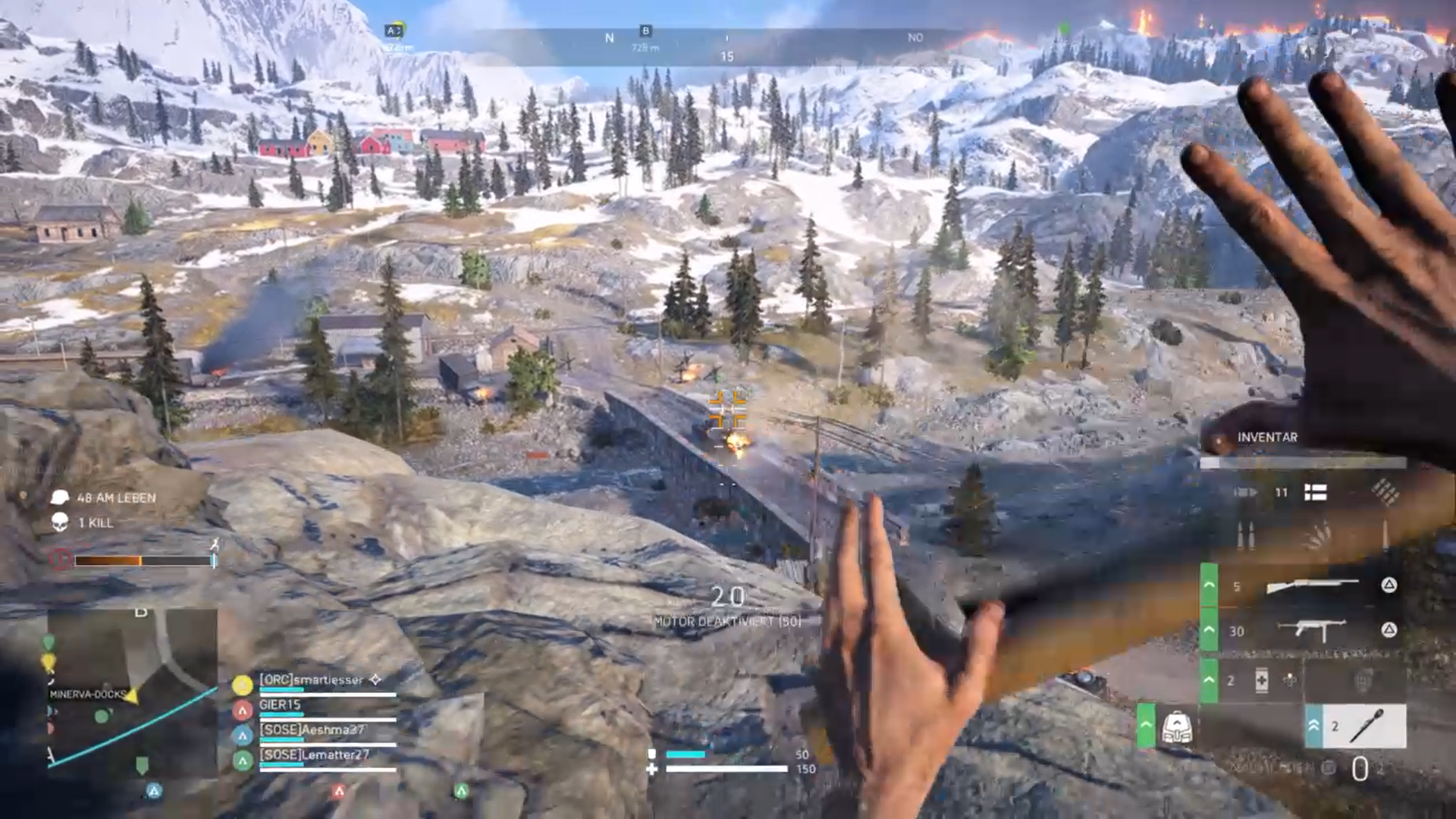The width and height of the screenshot is (1456, 819).
Task: Select the submachine gun weapon slot
Action: click(x=1312, y=630)
